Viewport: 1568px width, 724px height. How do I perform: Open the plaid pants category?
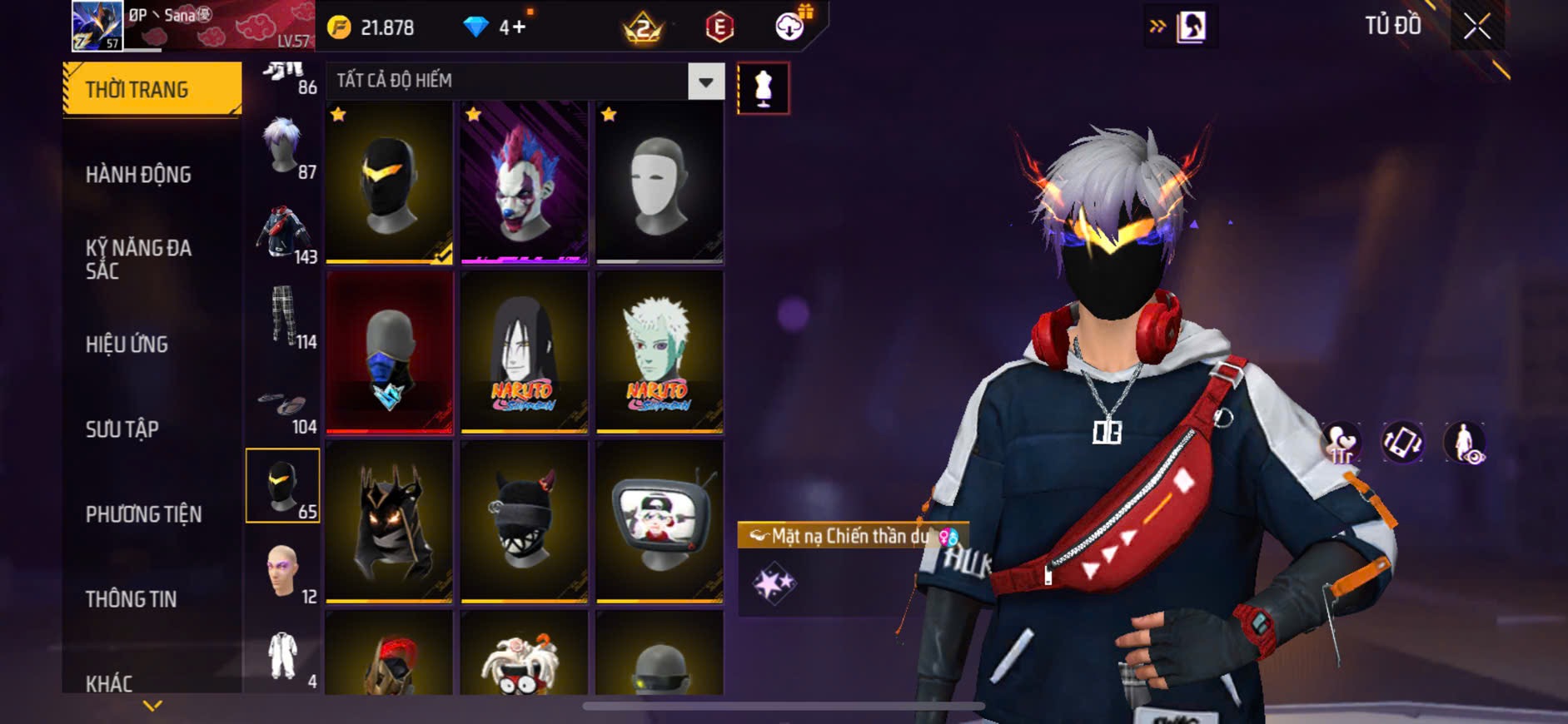283,318
